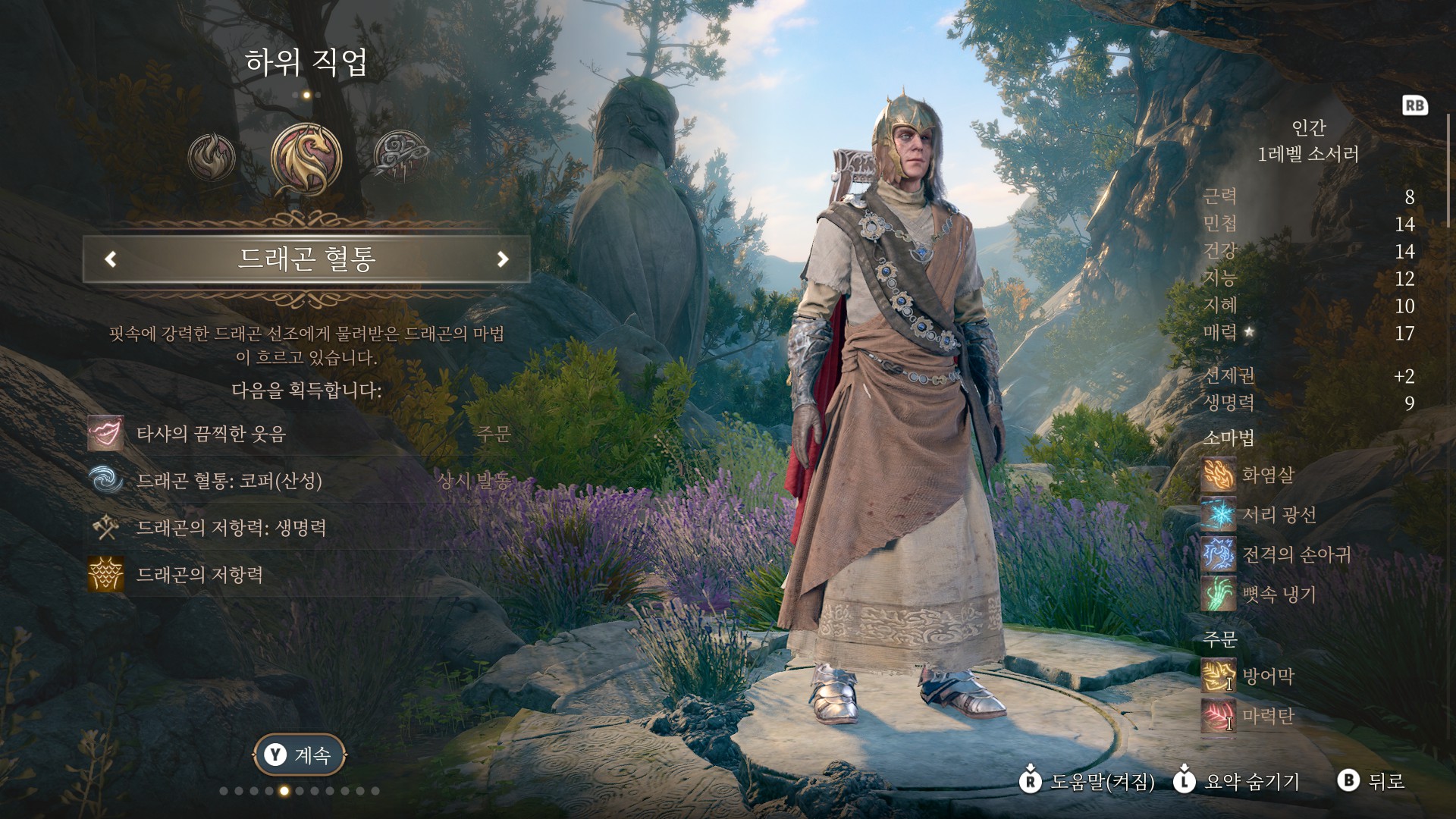Inspect the 전격의 손아귀 cantrip icon
1456x819 pixels.
pyautogui.click(x=1218, y=554)
